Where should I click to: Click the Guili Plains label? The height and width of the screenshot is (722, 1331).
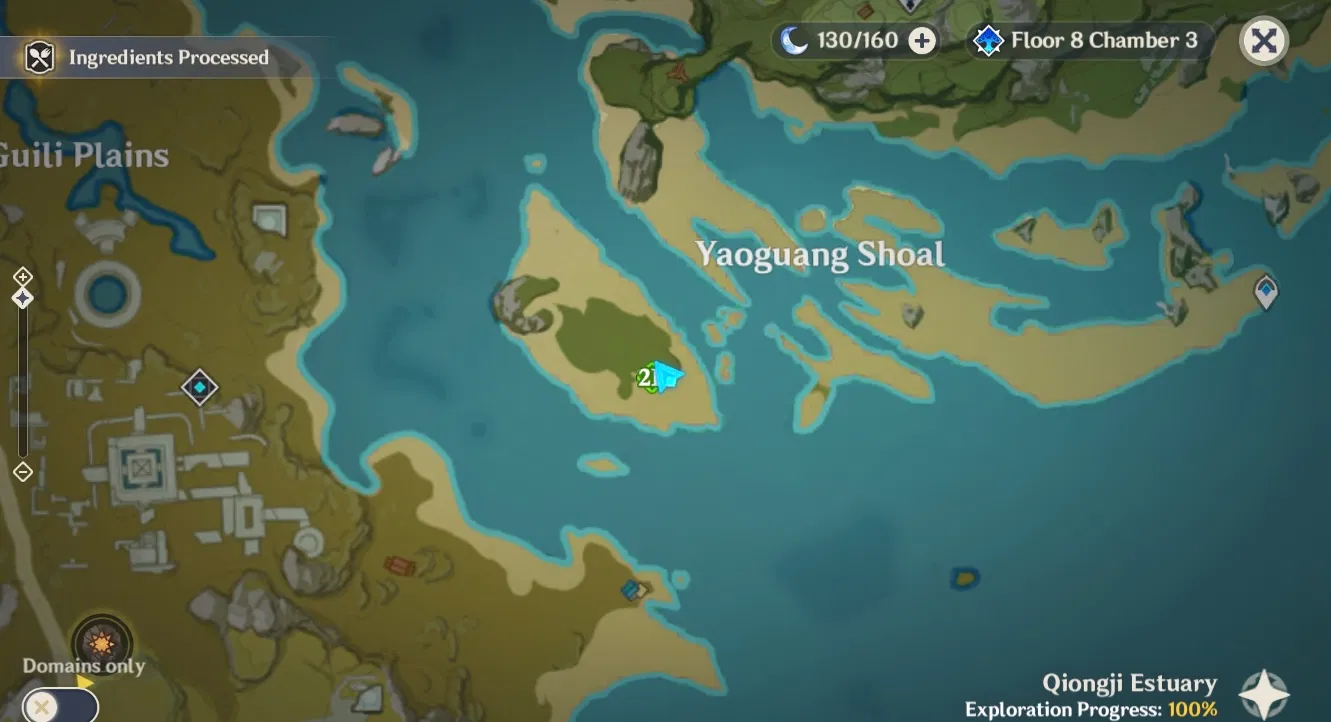click(84, 155)
